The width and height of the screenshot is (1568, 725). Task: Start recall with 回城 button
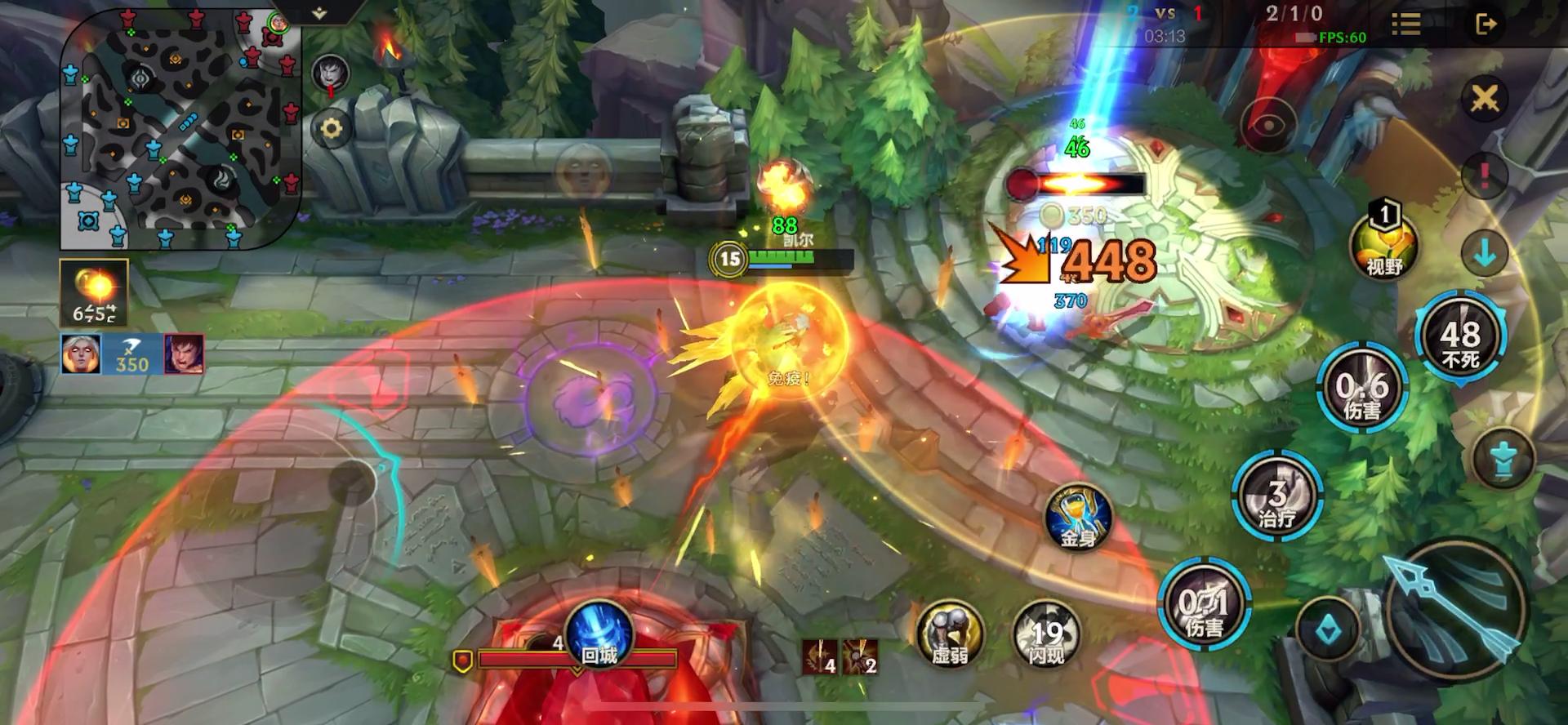(x=599, y=635)
